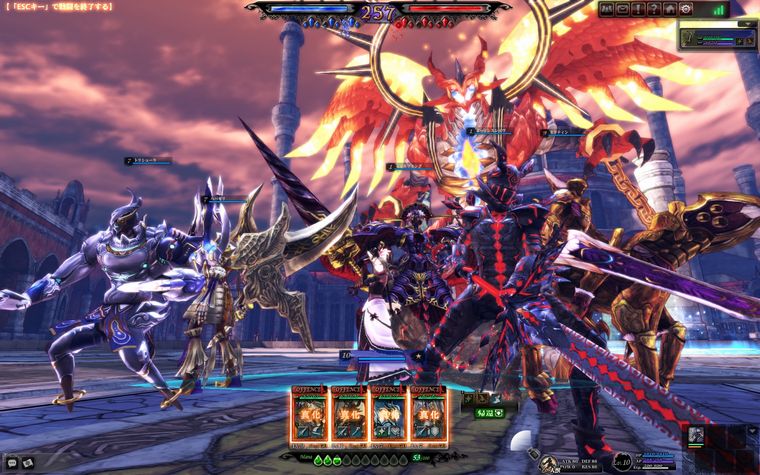Viewport: 760px width, 475px height.
Task: Click the home icon in the top bar
Action: click(x=670, y=9)
